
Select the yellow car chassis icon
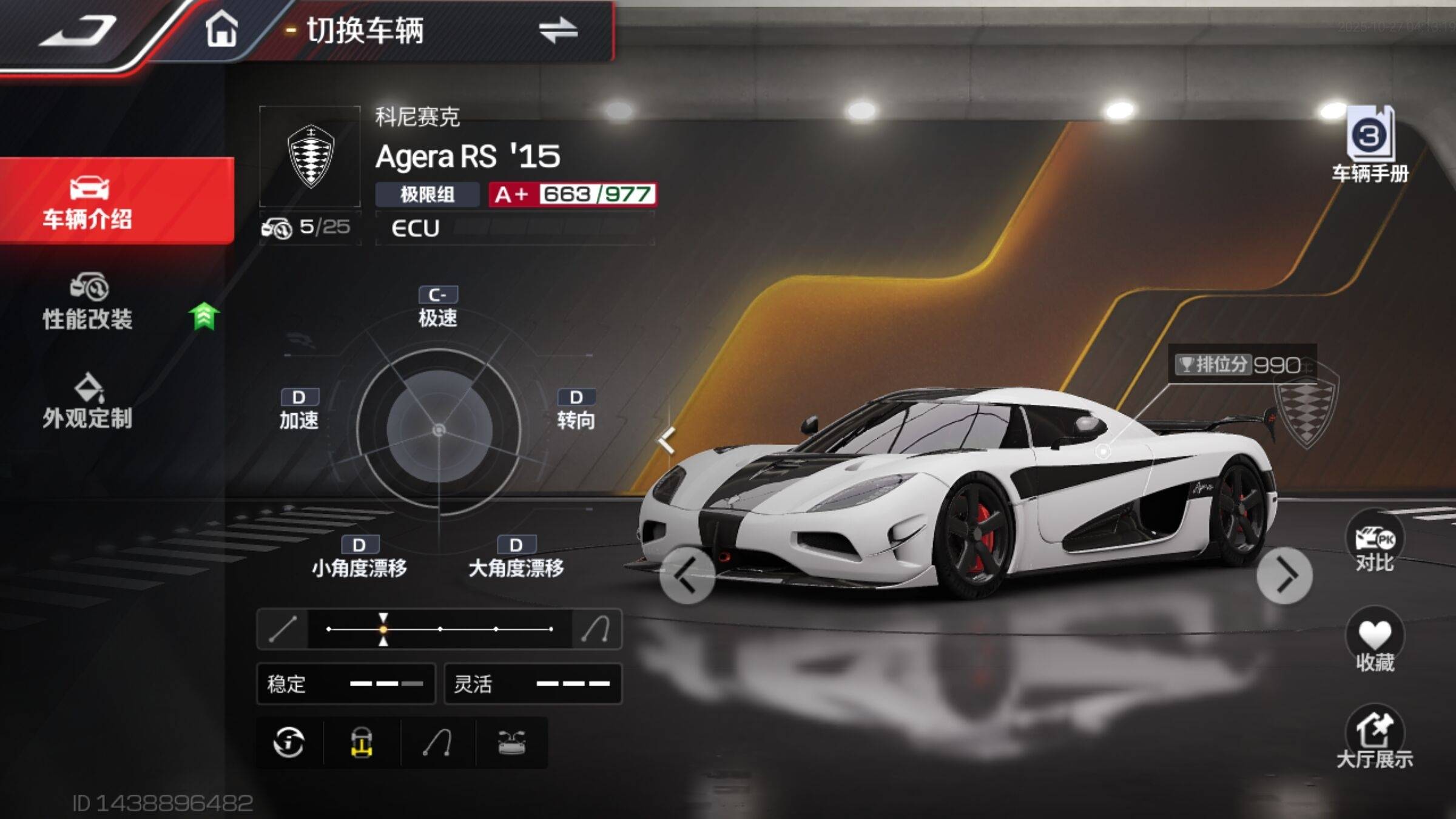pyautogui.click(x=362, y=743)
